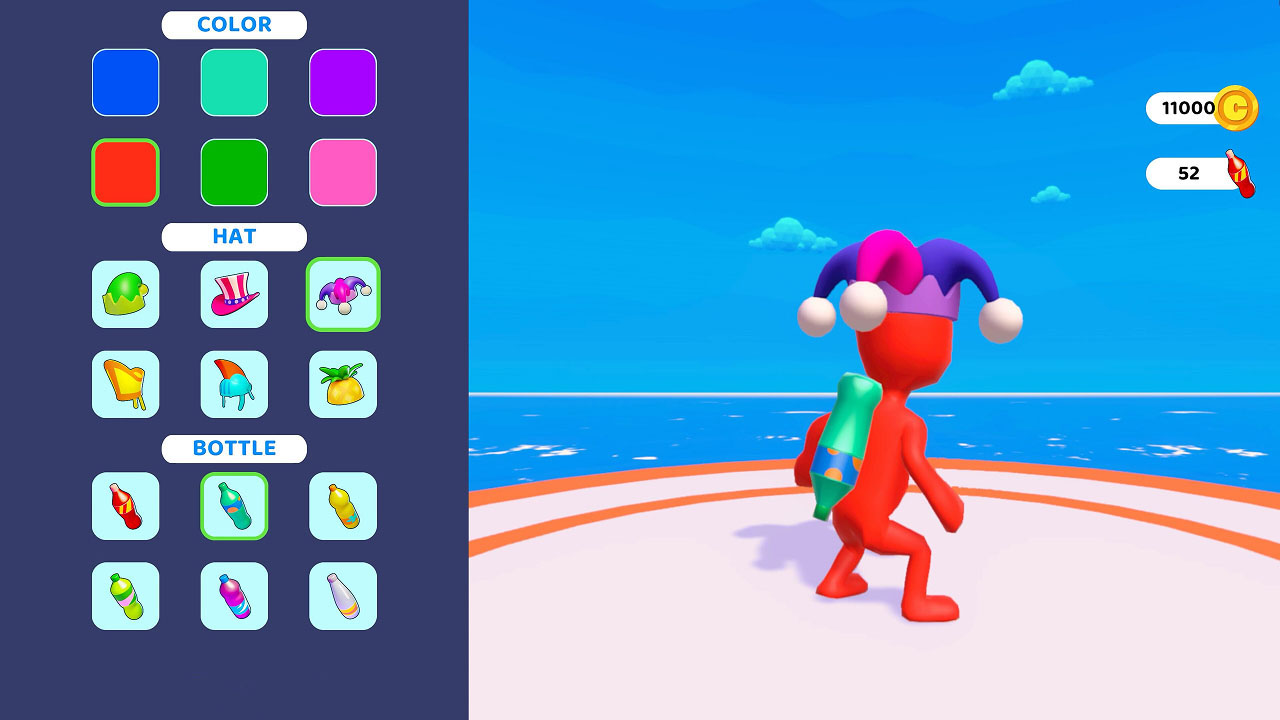Click the BOTTLE section header

coord(234,448)
